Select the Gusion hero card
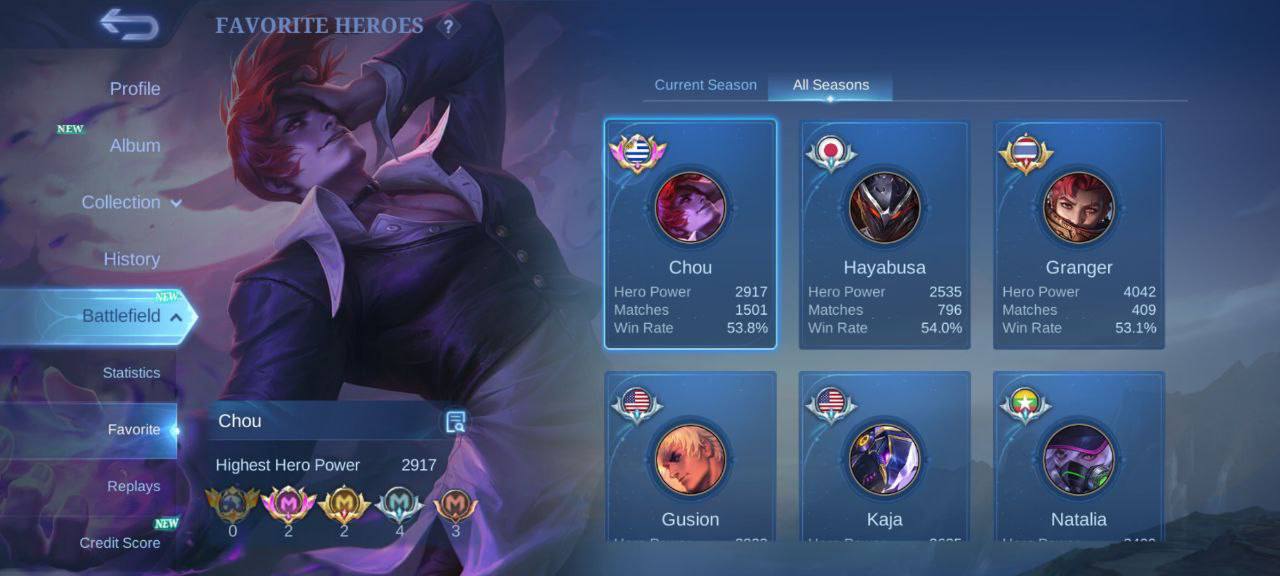Viewport: 1280px width, 576px height. pos(690,460)
